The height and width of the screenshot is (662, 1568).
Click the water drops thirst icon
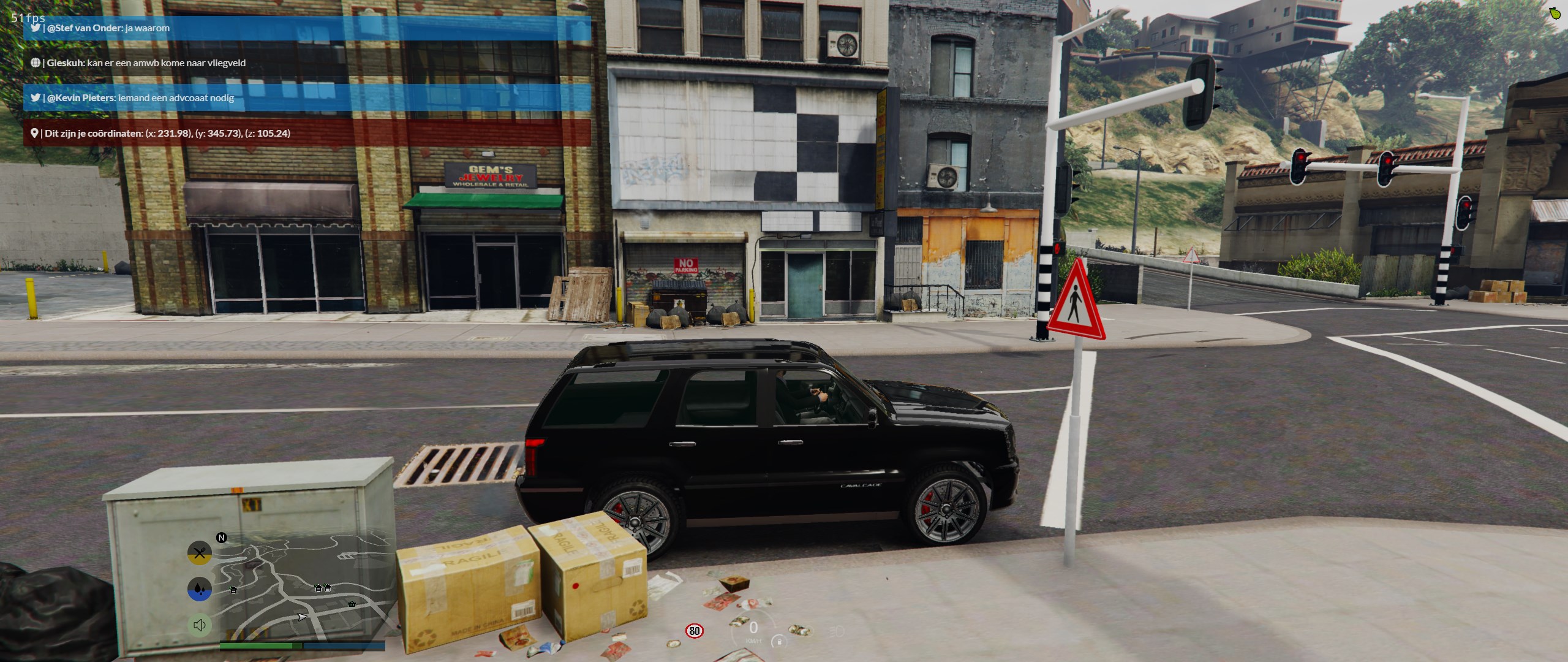click(199, 589)
